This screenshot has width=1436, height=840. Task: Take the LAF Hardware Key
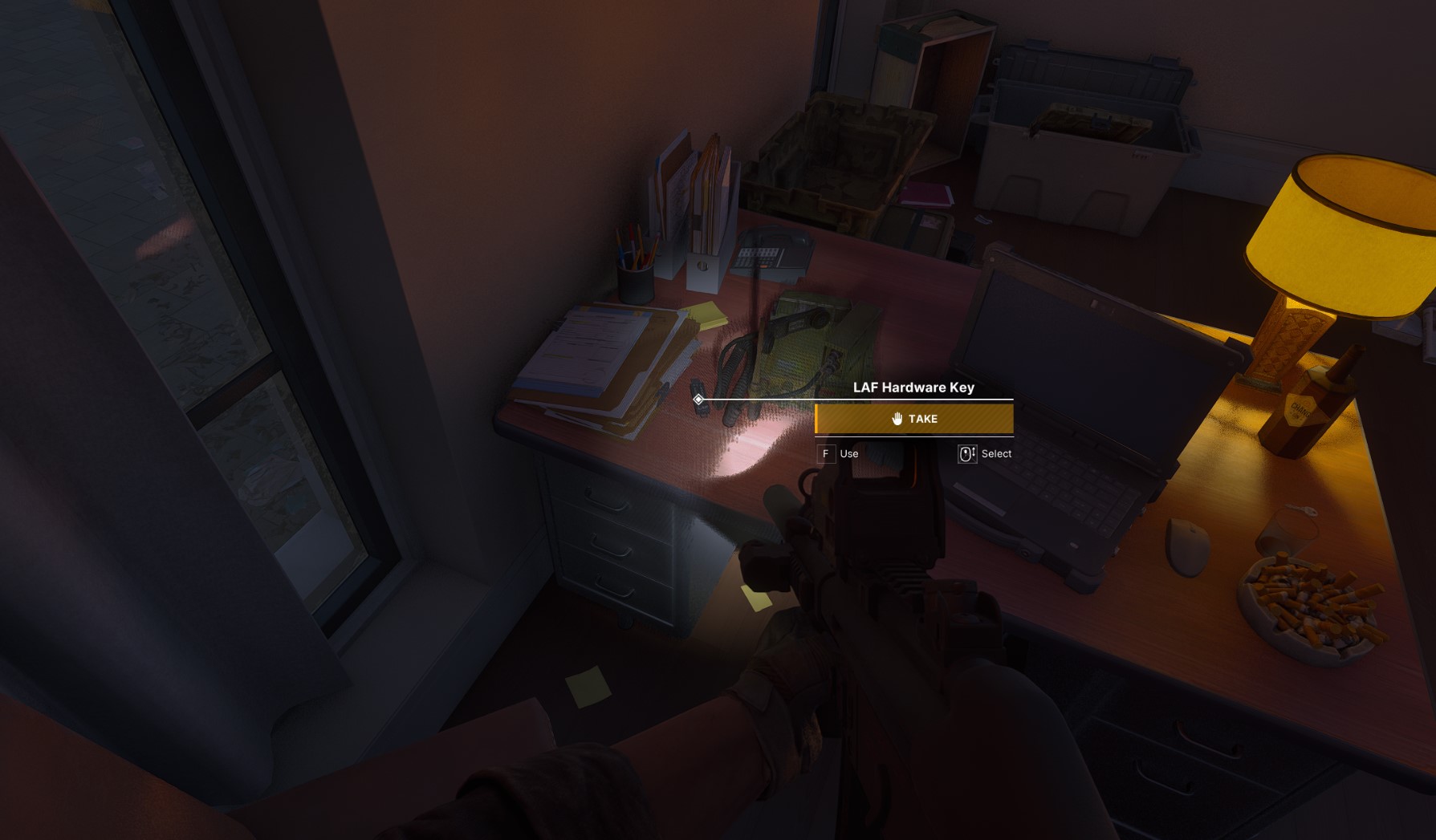click(x=913, y=419)
